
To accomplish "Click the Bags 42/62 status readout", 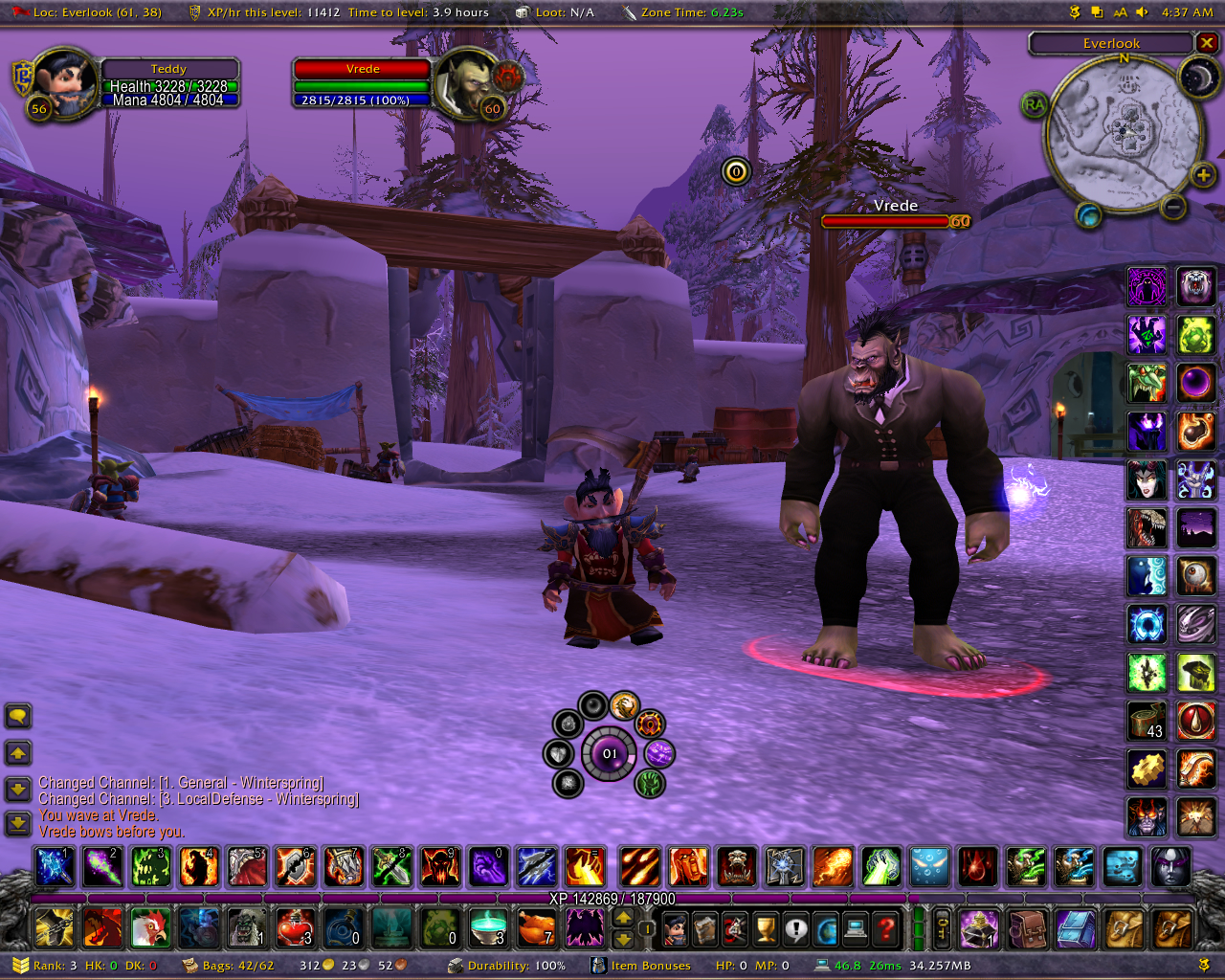I will [x=230, y=966].
